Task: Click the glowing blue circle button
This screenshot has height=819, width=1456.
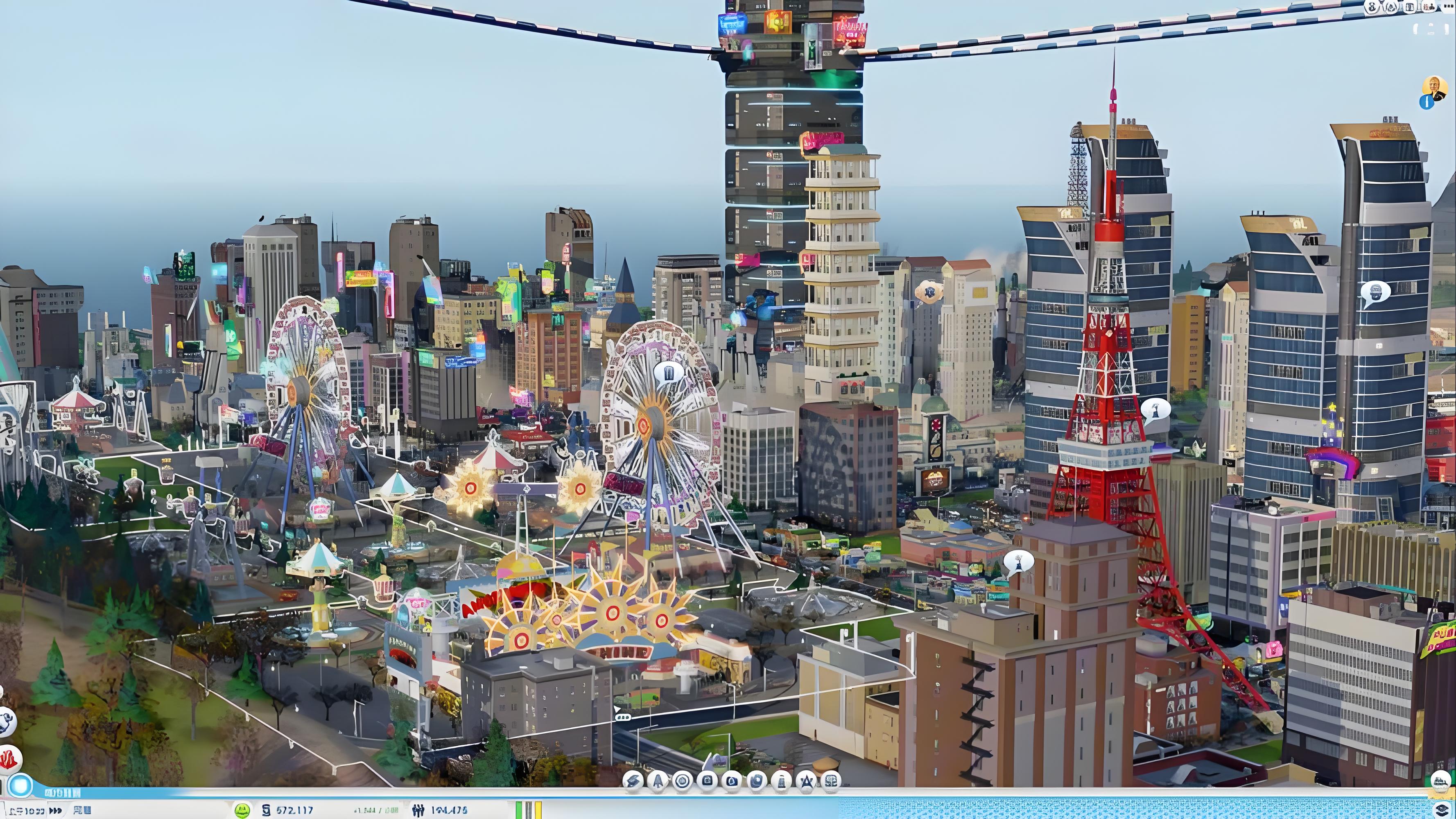Action: click(x=21, y=786)
